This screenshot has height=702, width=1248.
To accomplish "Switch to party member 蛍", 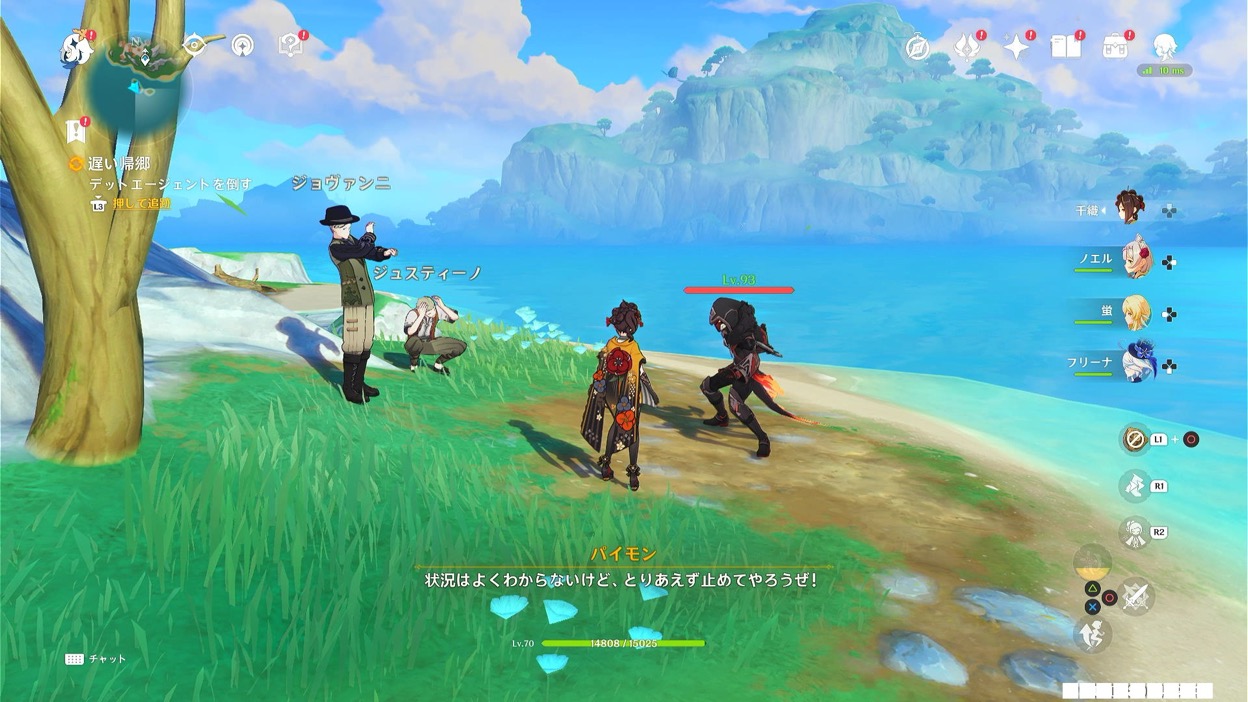I will click(1136, 312).
